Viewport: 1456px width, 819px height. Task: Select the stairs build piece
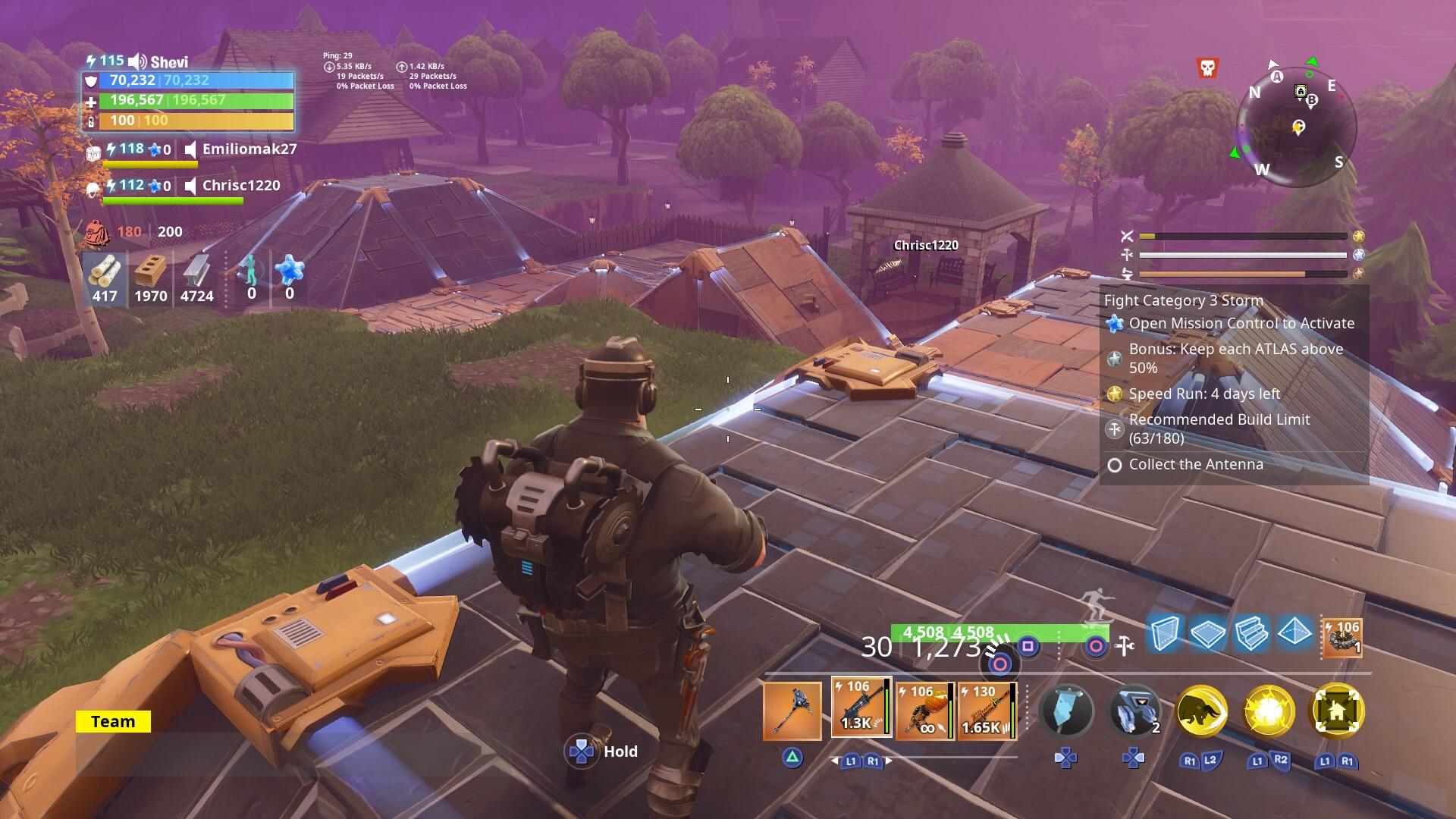click(x=1250, y=634)
